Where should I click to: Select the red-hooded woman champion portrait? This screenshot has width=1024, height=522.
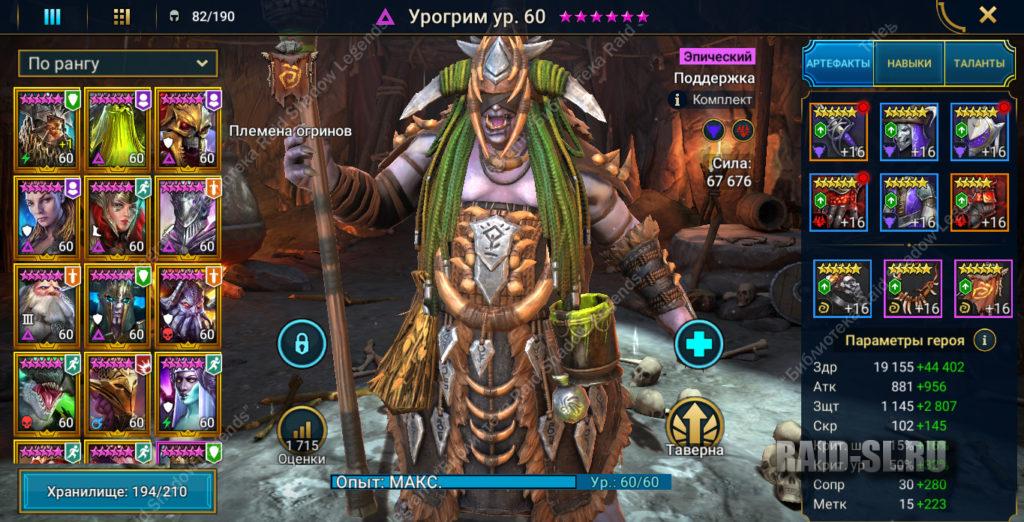(x=118, y=215)
